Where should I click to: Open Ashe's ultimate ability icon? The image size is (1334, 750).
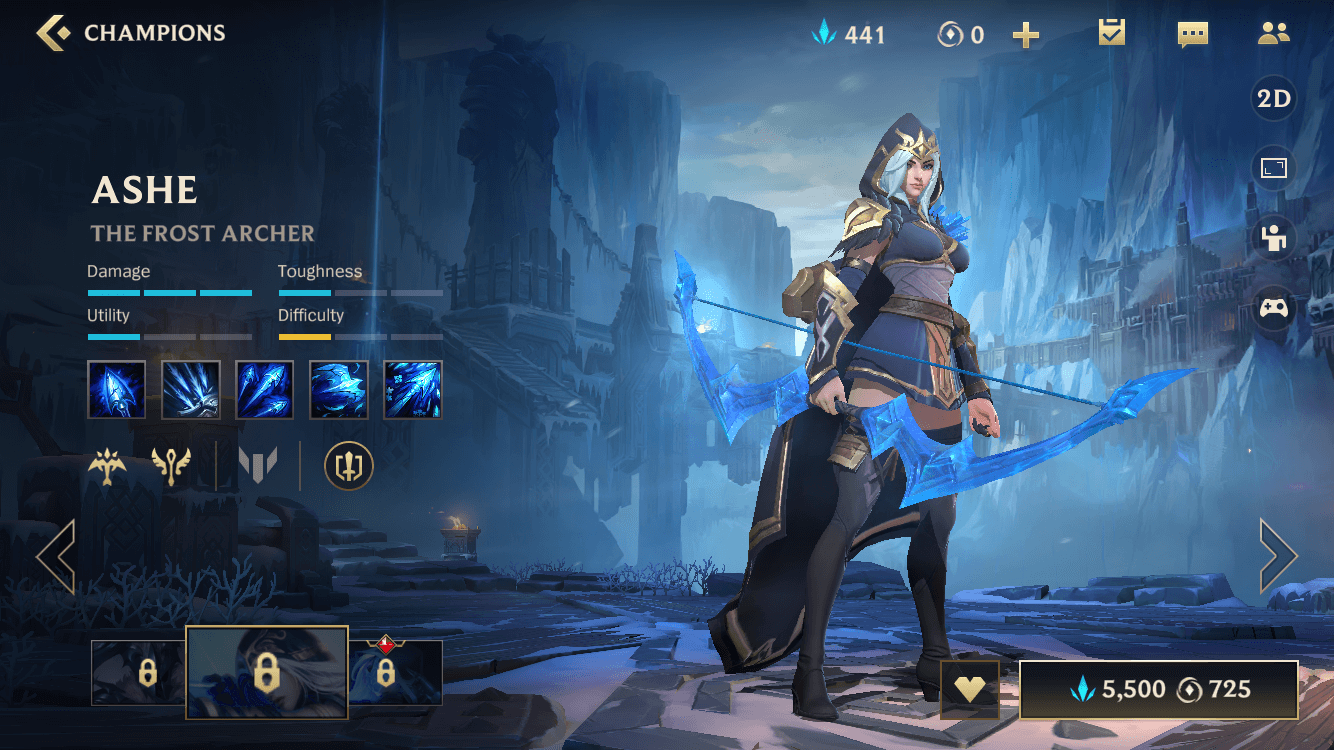(x=412, y=388)
